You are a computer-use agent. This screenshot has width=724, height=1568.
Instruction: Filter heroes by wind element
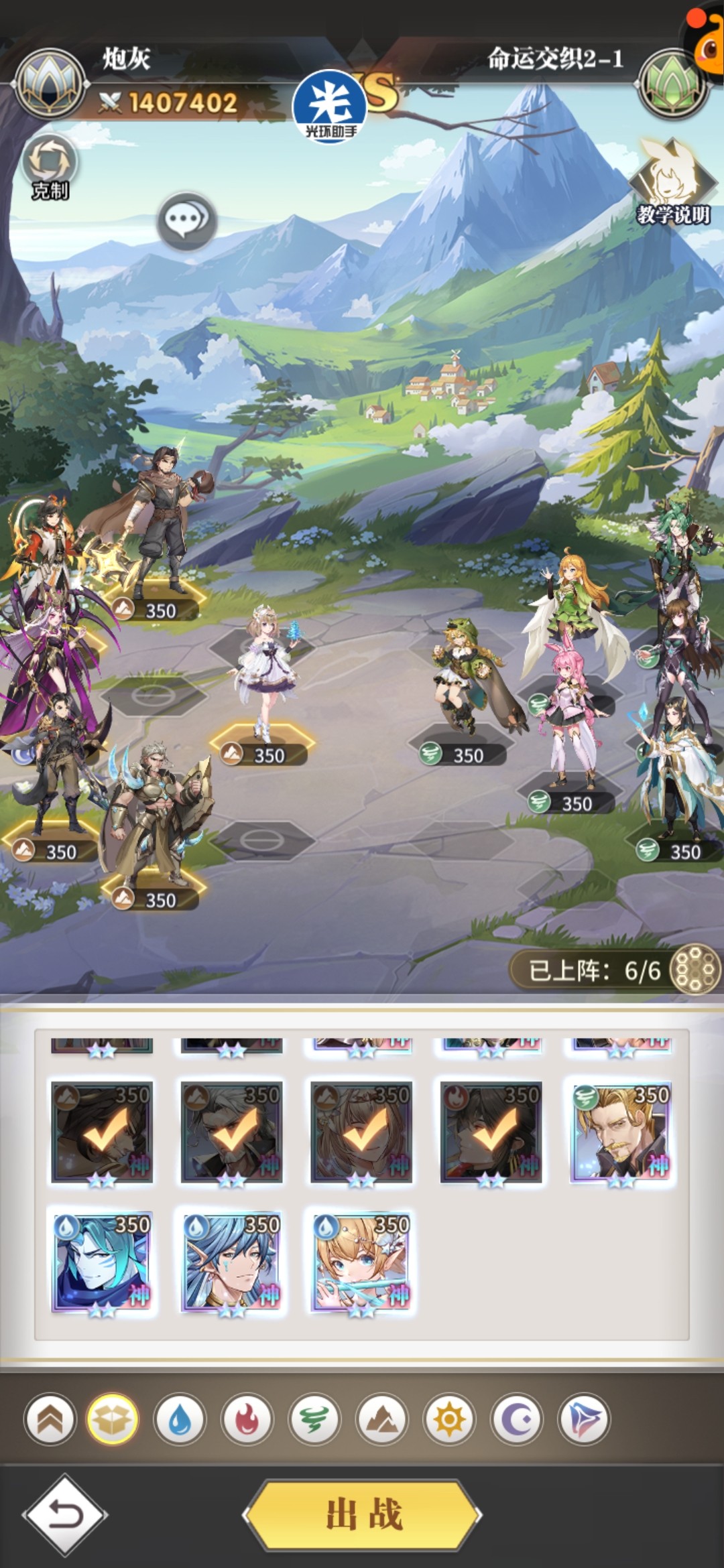coord(314,1419)
